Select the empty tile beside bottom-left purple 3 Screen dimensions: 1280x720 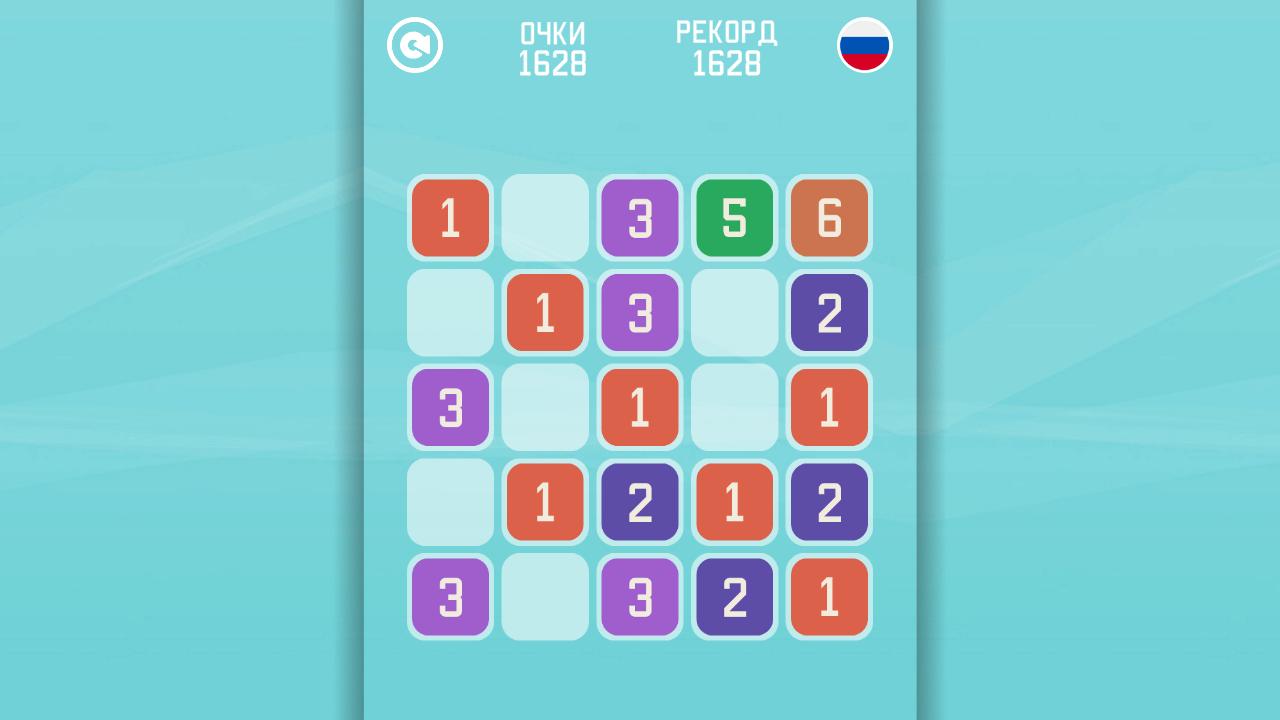tap(545, 597)
